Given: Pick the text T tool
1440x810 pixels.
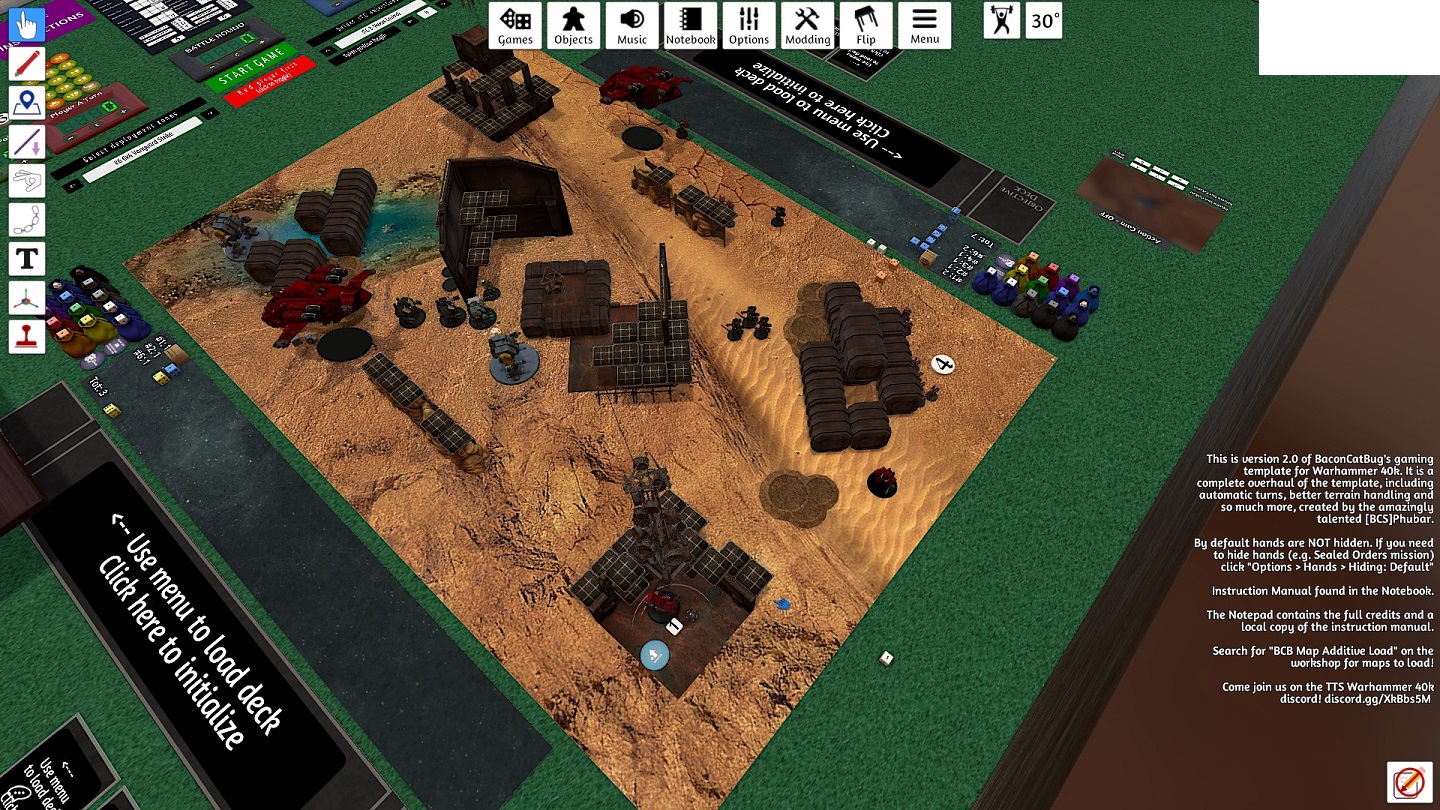Looking at the screenshot, I should [27, 258].
